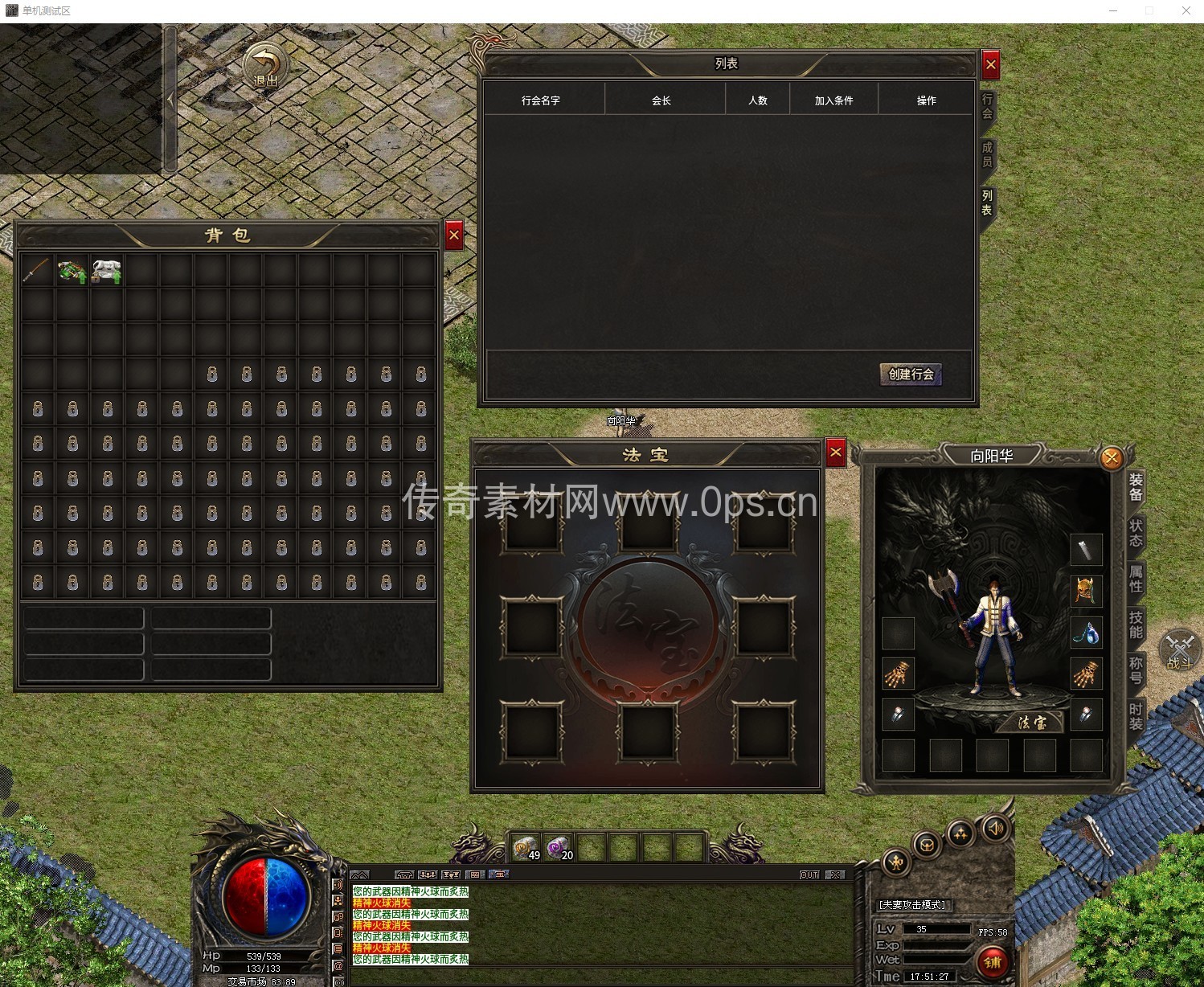Select the equipped horned helmet slot
1204x987 pixels.
click(x=1086, y=592)
